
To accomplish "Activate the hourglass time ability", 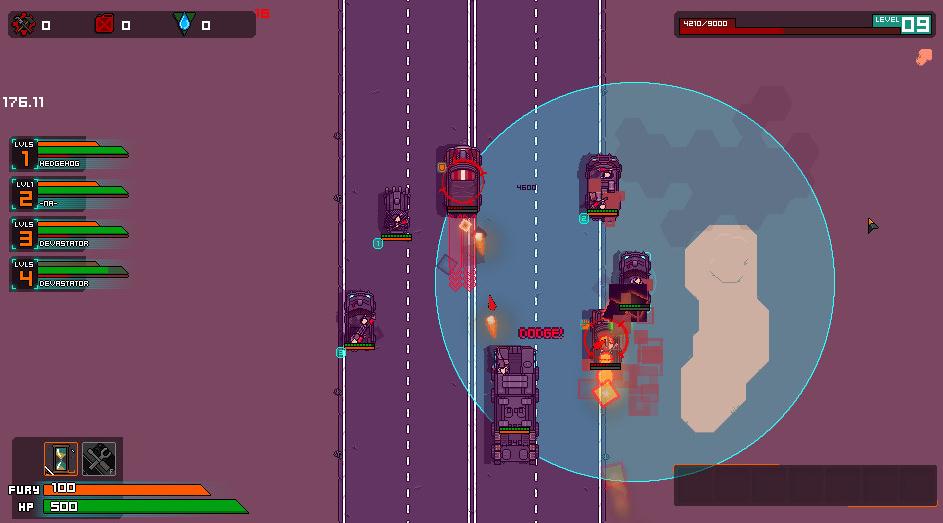I will click(x=61, y=459).
